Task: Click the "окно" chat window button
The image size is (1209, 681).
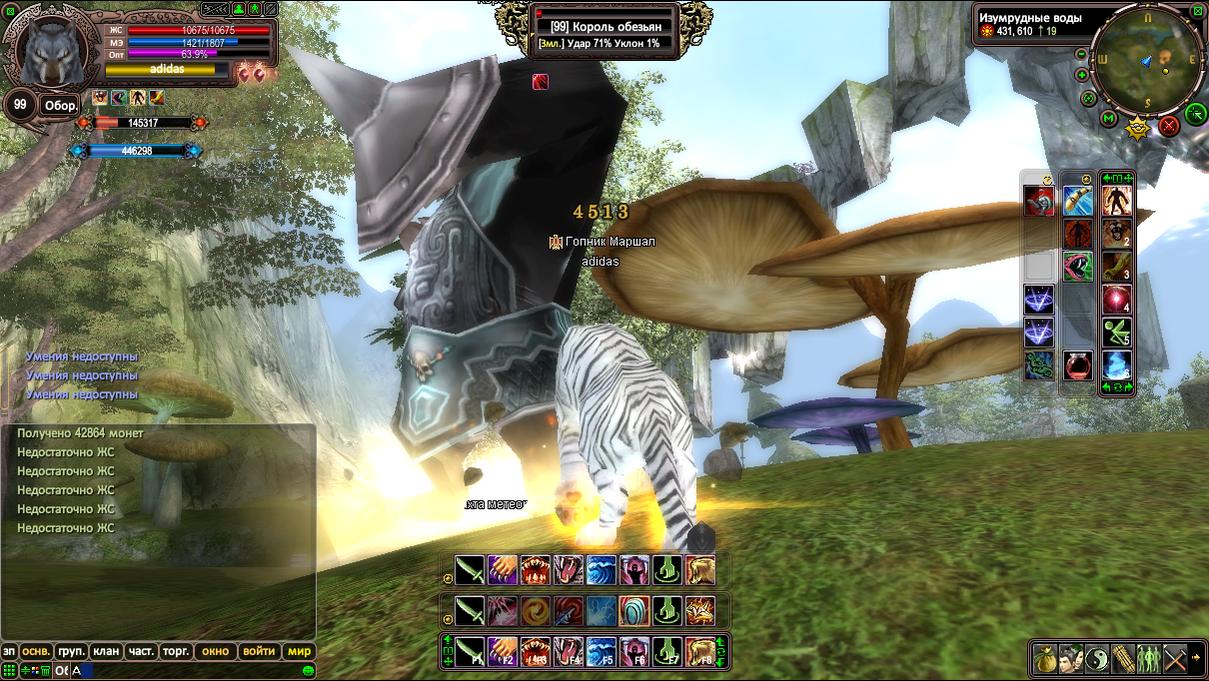Action: [x=215, y=651]
